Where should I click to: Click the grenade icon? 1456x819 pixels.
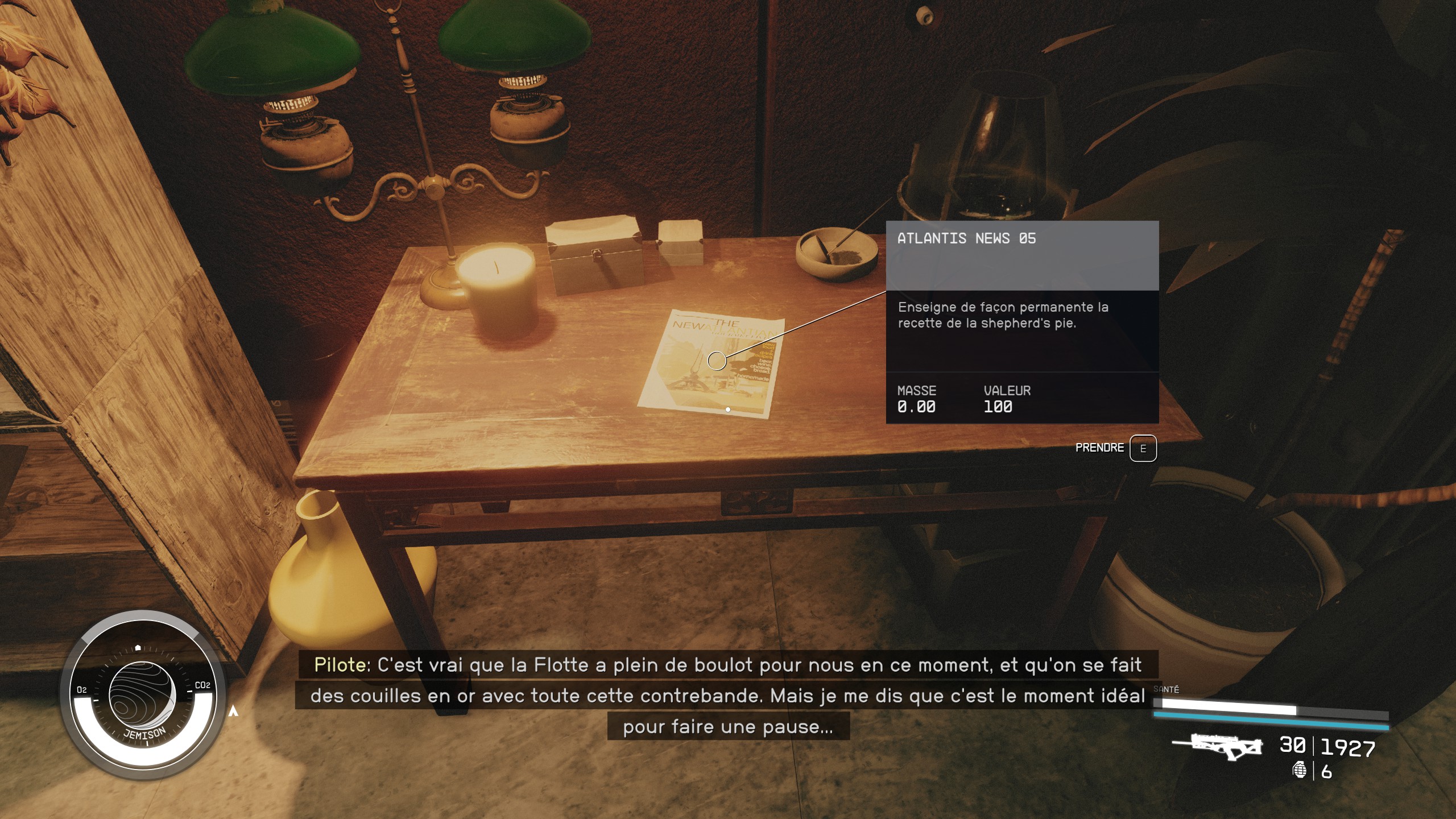click(1299, 770)
